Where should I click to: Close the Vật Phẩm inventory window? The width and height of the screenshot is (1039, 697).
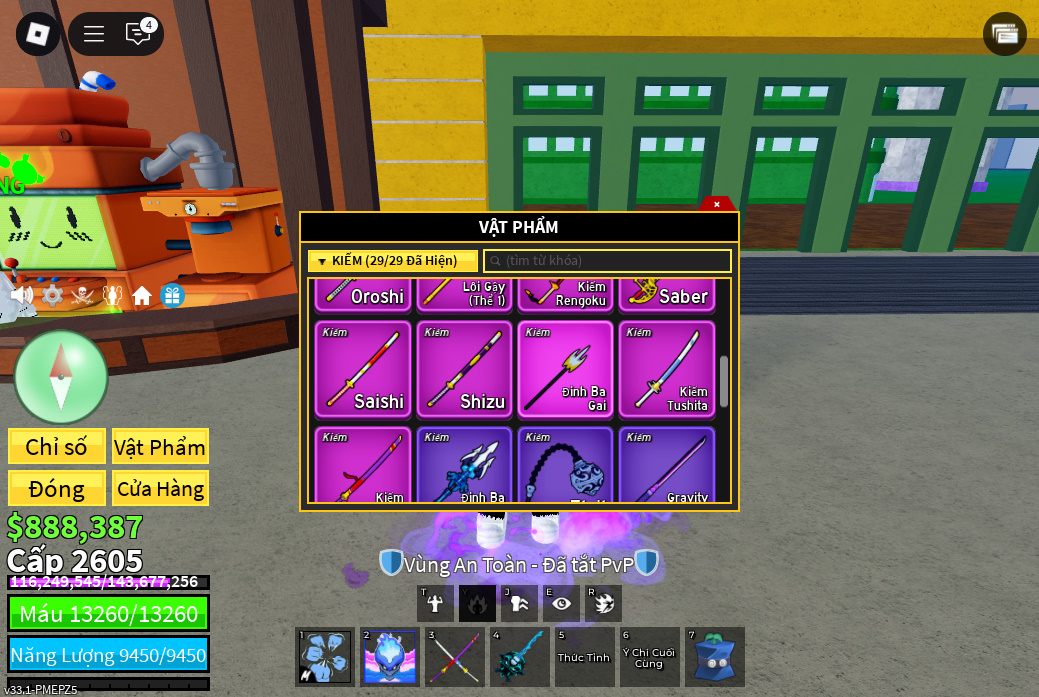click(x=717, y=204)
